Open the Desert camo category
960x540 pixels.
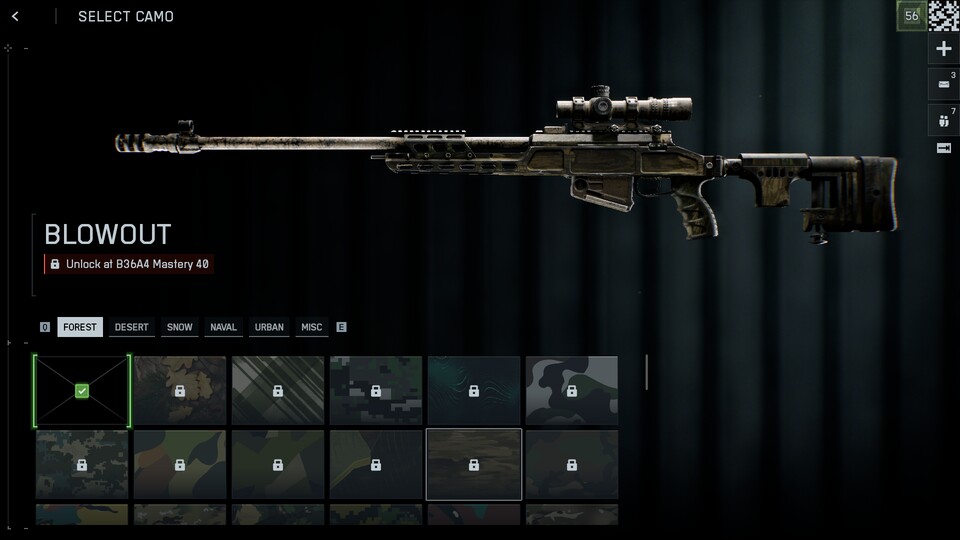click(131, 327)
